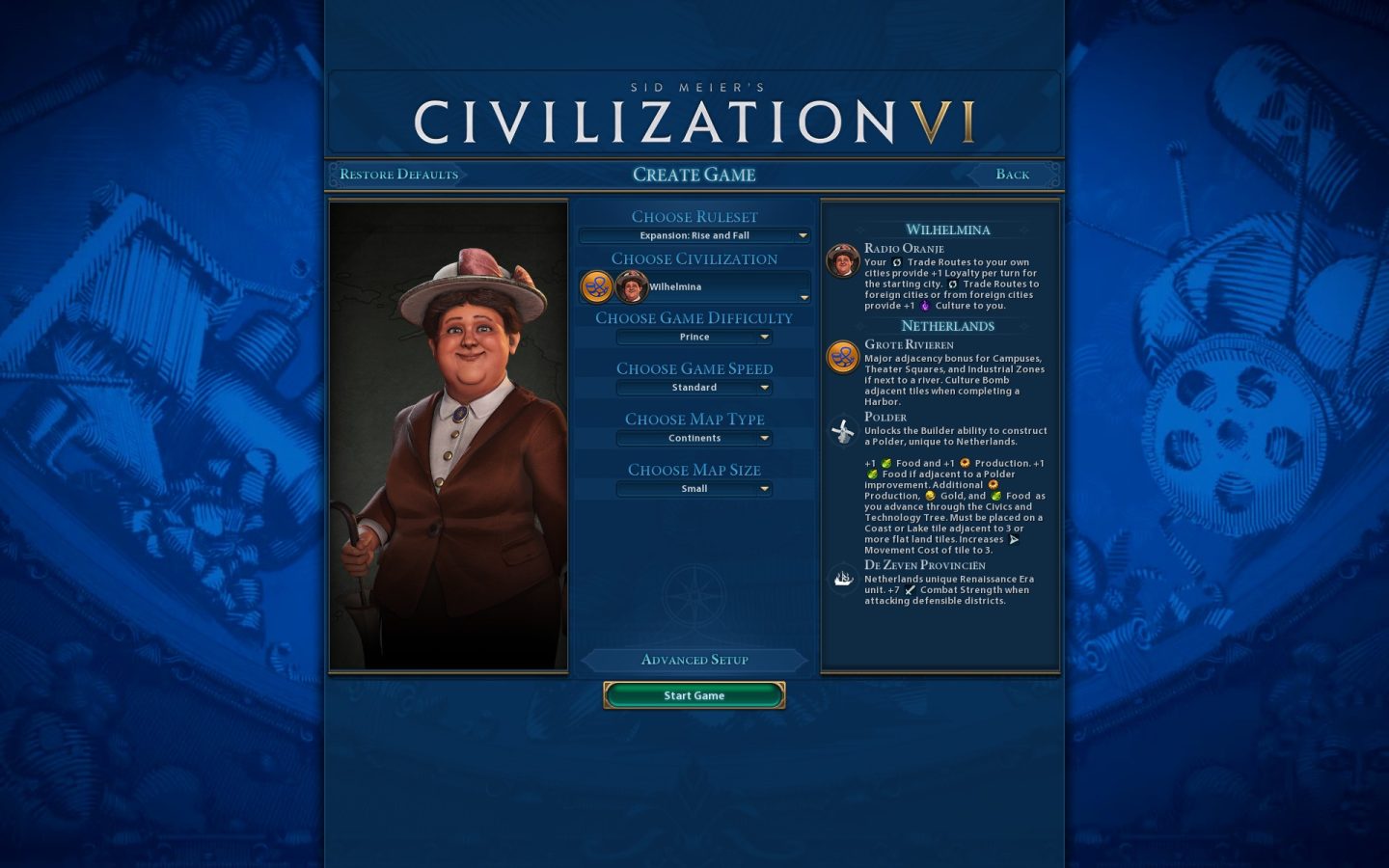Click the Netherlands civilization emblem icon
Screen dimensions: 1389x868
pyautogui.click(x=597, y=285)
